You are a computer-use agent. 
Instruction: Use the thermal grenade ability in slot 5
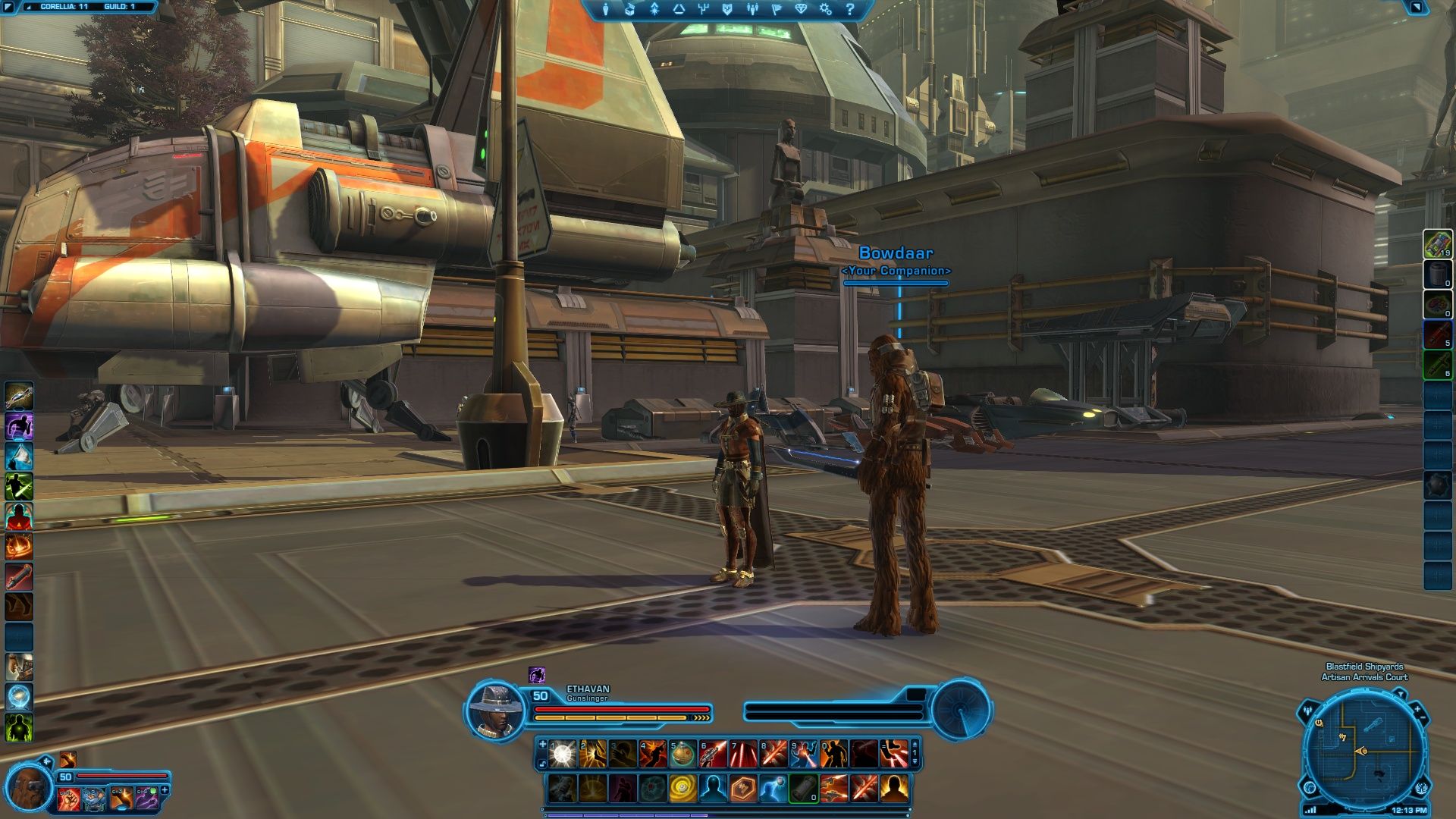(x=682, y=753)
